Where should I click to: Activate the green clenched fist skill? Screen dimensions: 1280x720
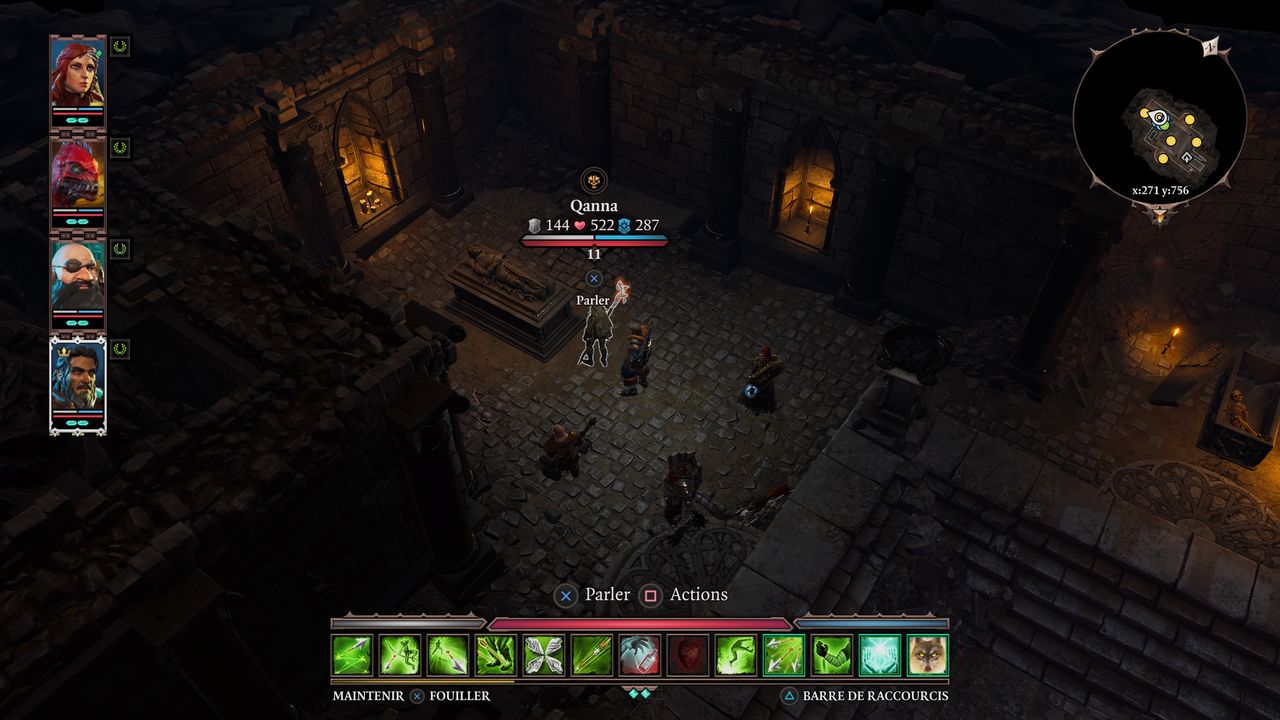(832, 655)
